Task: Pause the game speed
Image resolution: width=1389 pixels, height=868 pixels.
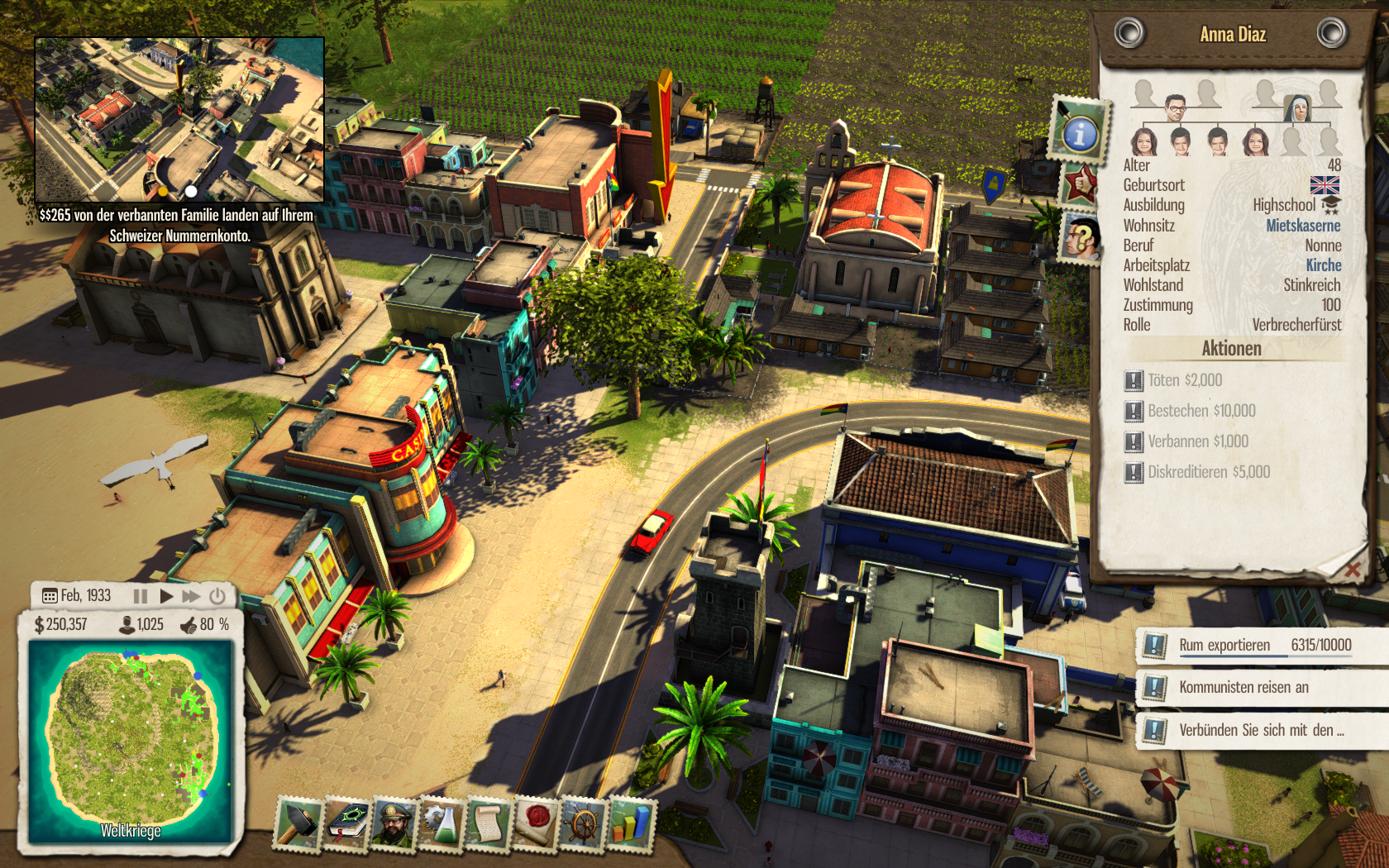Action: [141, 596]
